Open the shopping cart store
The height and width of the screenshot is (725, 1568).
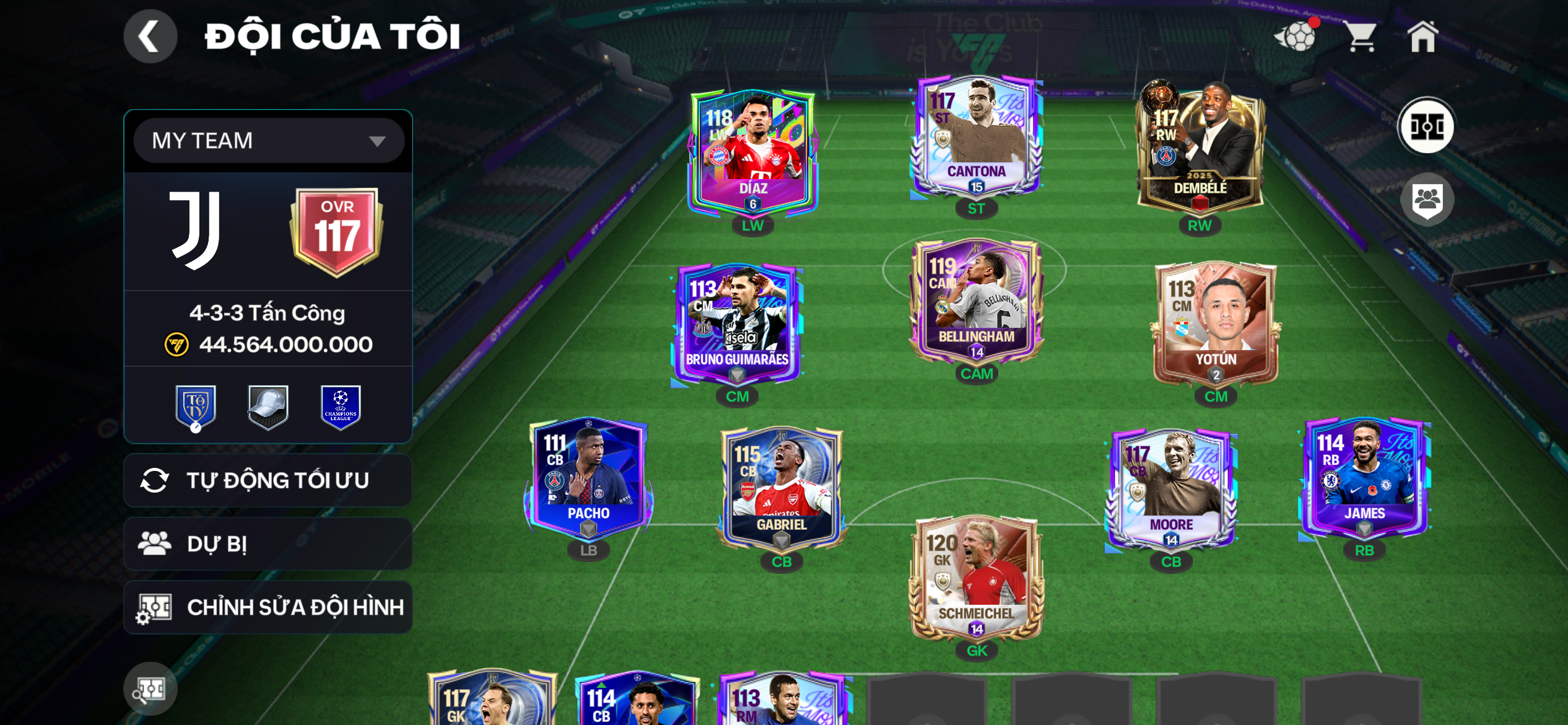click(x=1361, y=37)
